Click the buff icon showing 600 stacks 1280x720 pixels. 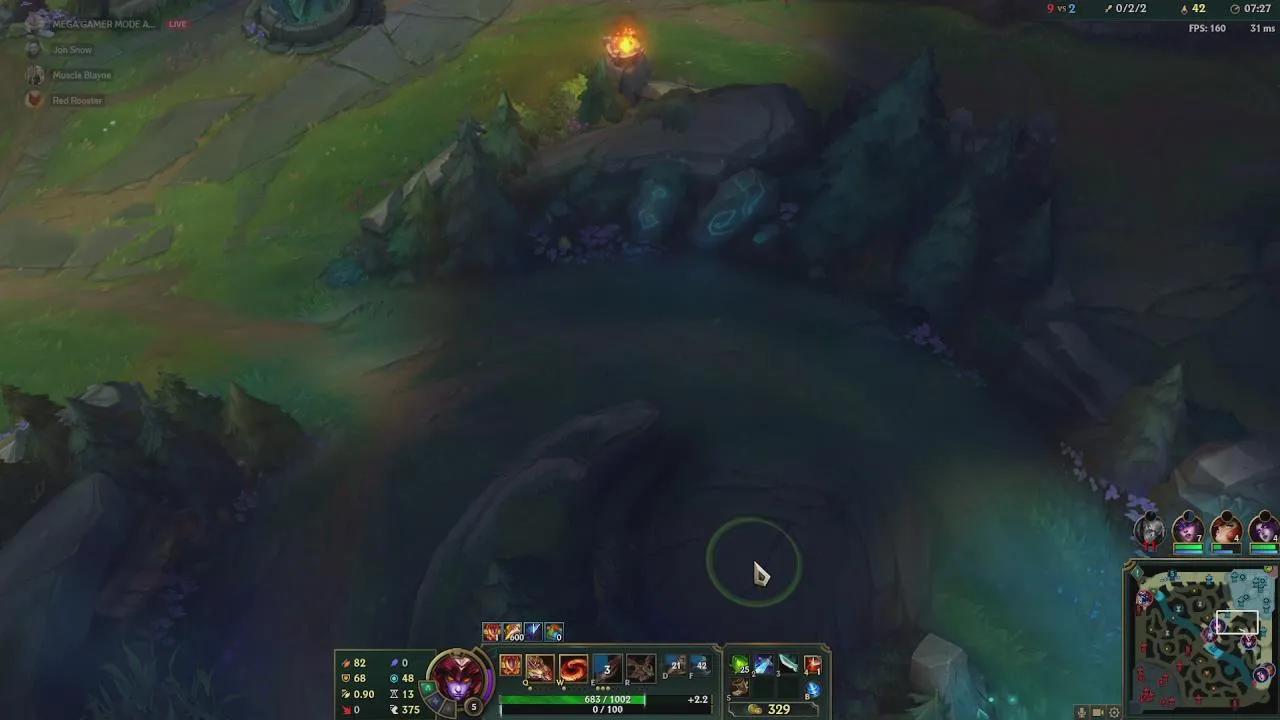[513, 632]
